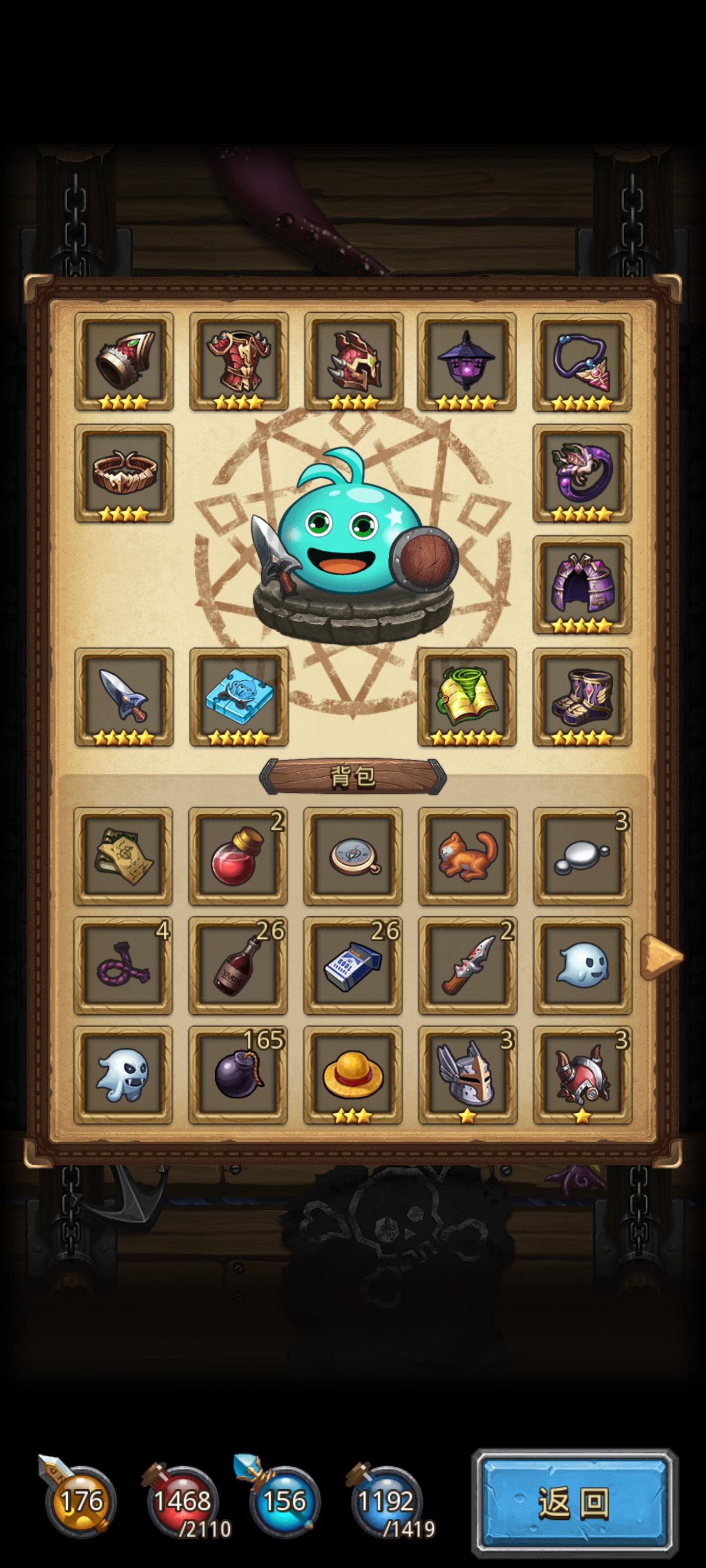The width and height of the screenshot is (706, 1568).
Task: Open the purple hood equipment slot
Action: point(582,586)
